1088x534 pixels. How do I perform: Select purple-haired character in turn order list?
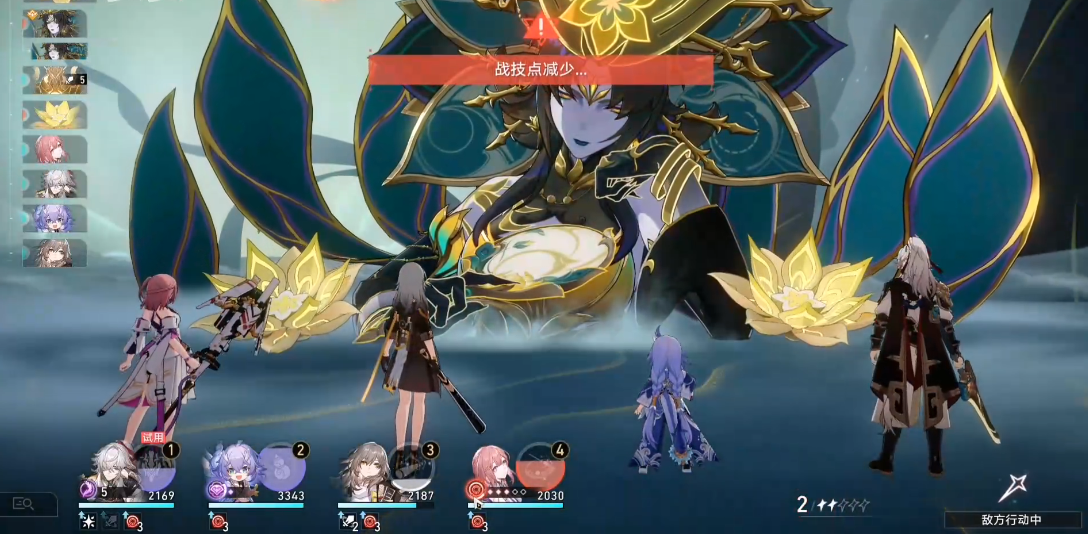(x=55, y=218)
